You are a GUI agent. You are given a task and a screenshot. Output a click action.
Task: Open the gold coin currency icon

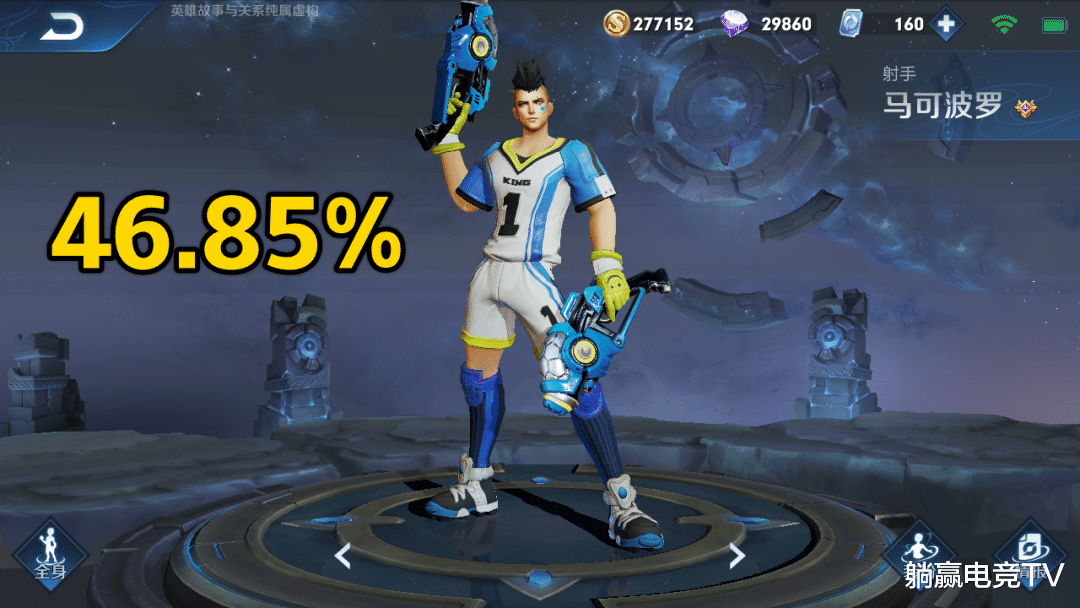(615, 23)
